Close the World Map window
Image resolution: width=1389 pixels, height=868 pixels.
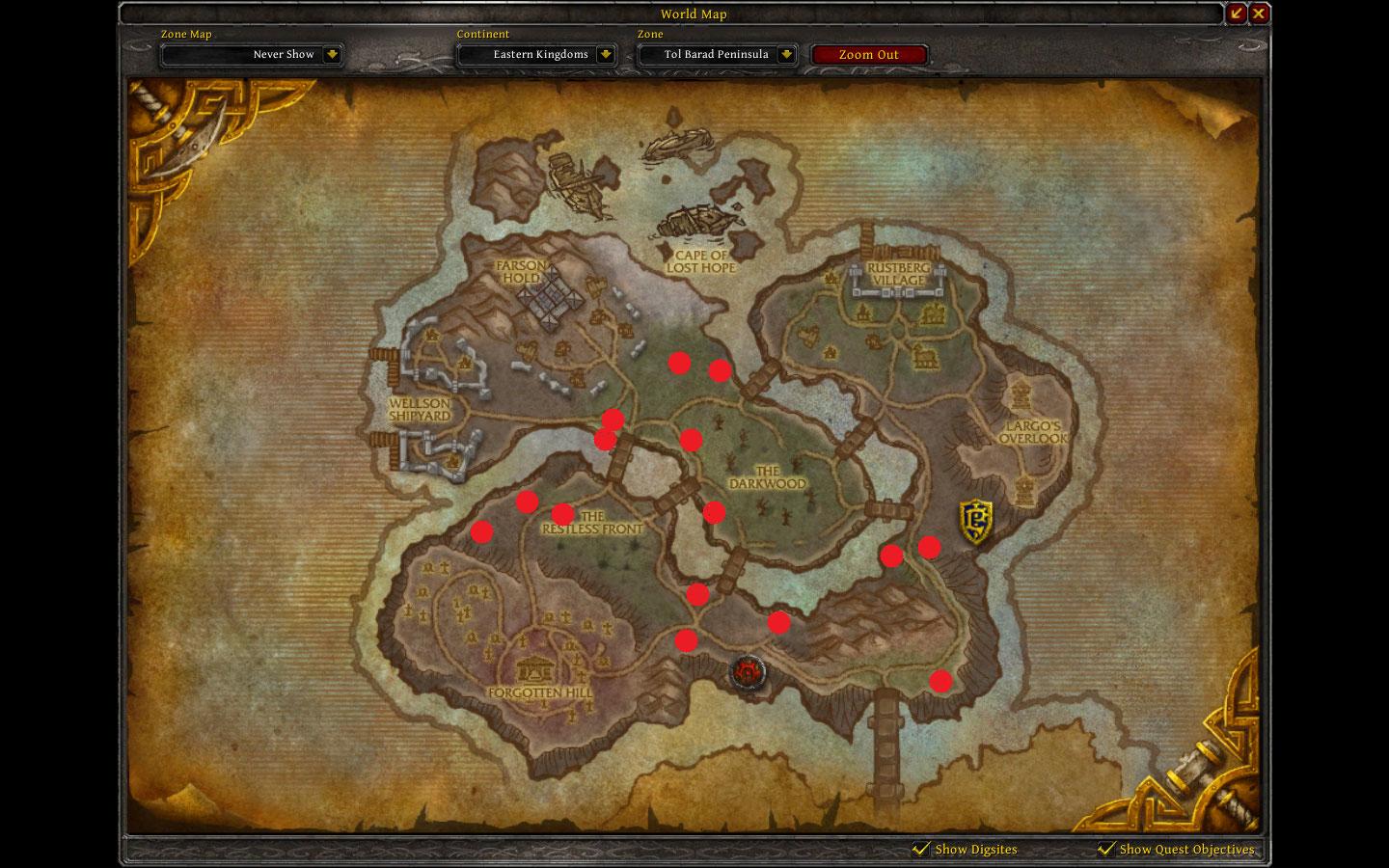[1258, 13]
